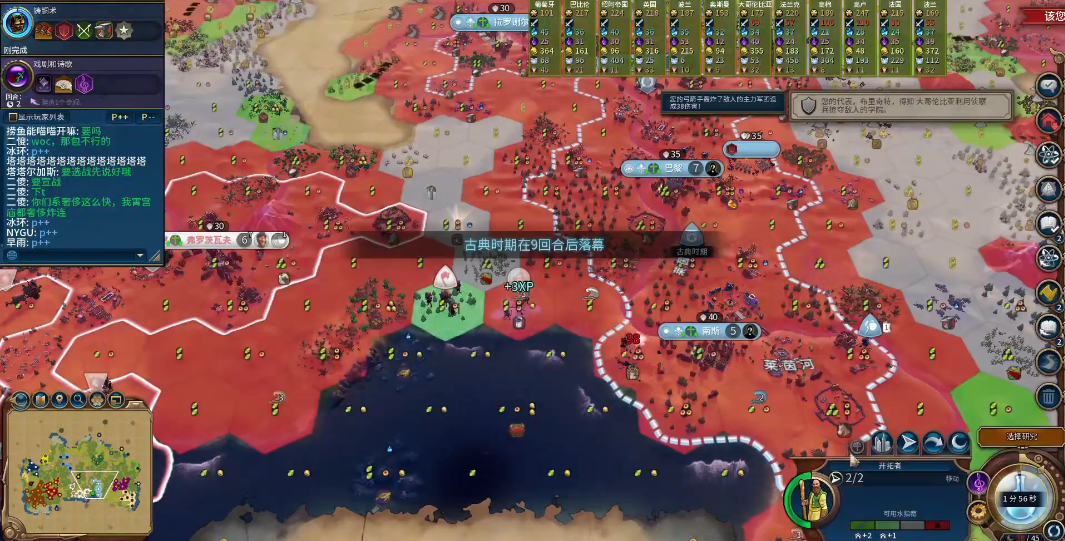Click the P++ button above the chat
This screenshot has width=1065, height=541.
121,117
